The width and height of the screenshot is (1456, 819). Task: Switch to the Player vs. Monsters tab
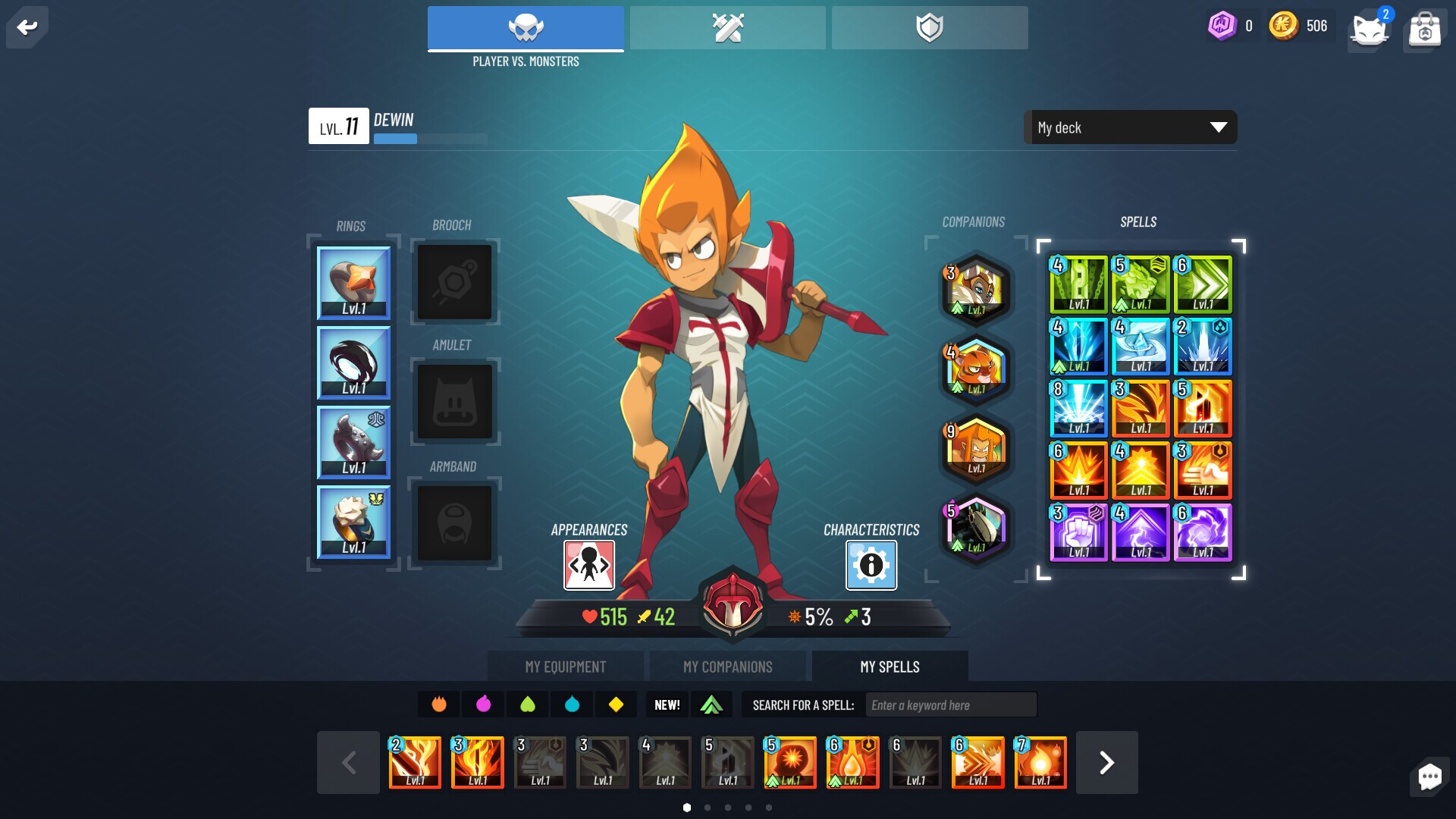[526, 28]
